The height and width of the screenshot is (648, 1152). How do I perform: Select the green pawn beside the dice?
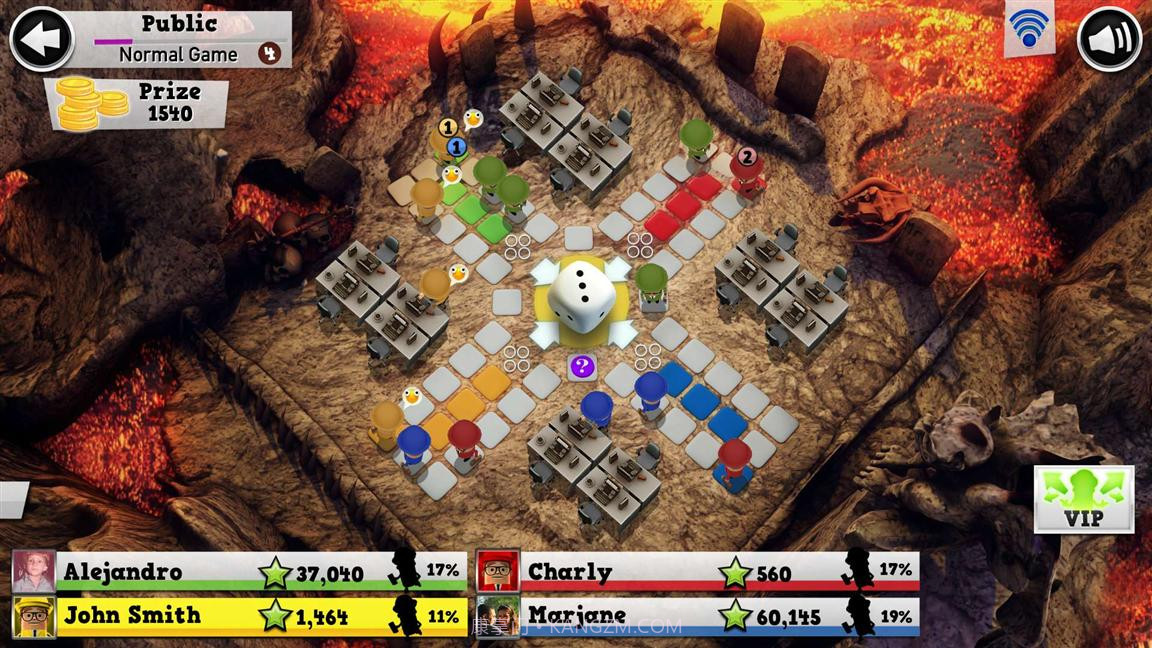pos(651,287)
